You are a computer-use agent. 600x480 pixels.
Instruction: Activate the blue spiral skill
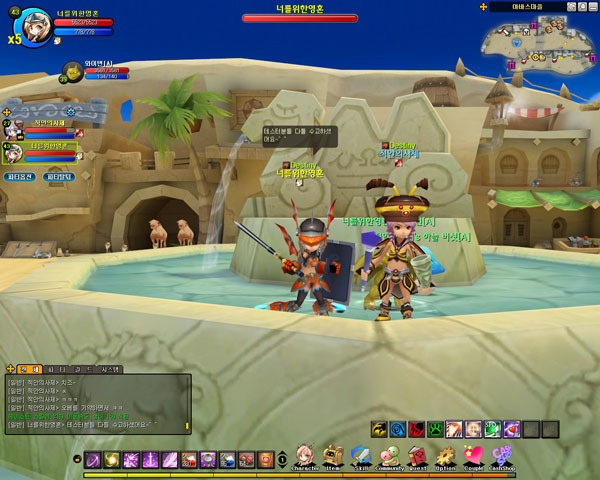[x=399, y=429]
